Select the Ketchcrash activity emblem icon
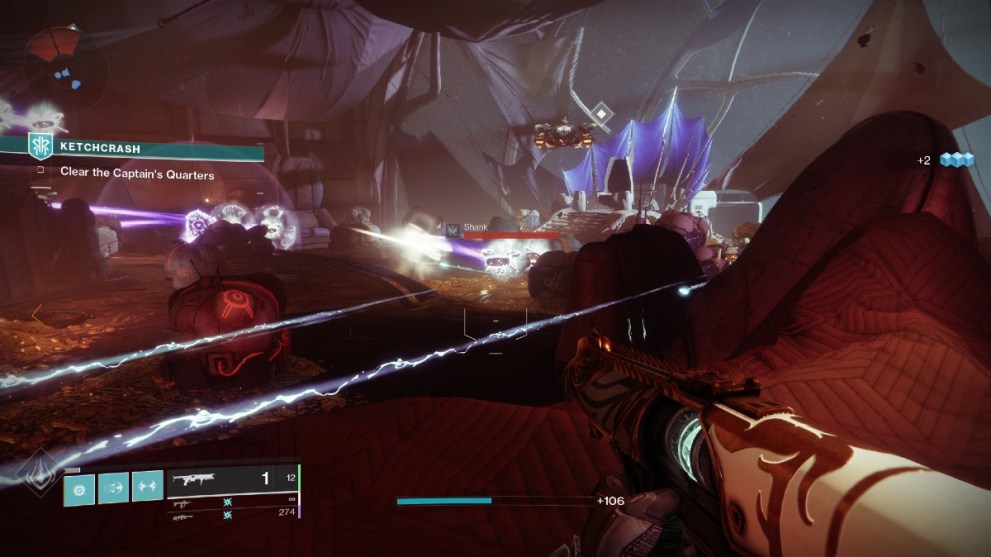 (40, 147)
